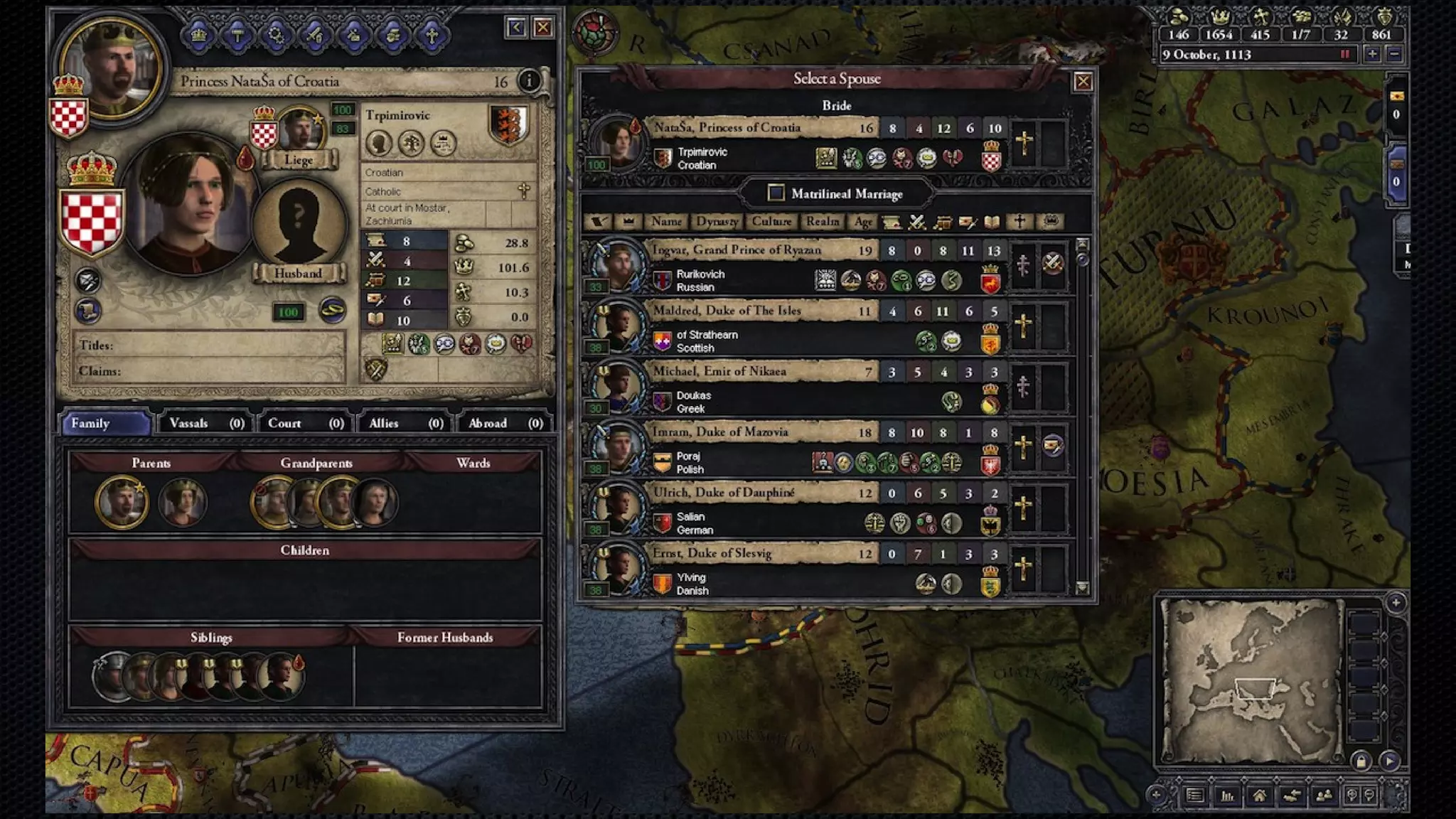The image size is (1456, 819).
Task: Sort candidates by Culture column
Action: 771,222
